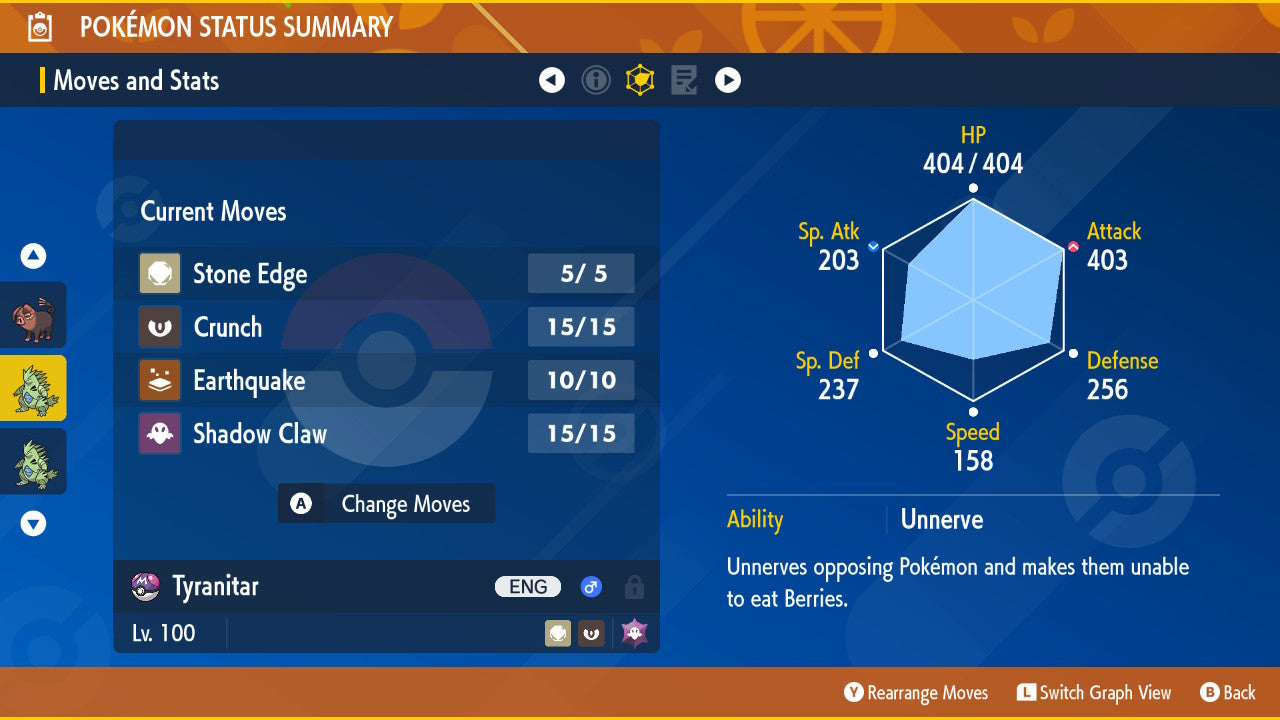Image resolution: width=1280 pixels, height=720 pixels.
Task: Show previous Pokémon with up arrow
Action: 34,256
